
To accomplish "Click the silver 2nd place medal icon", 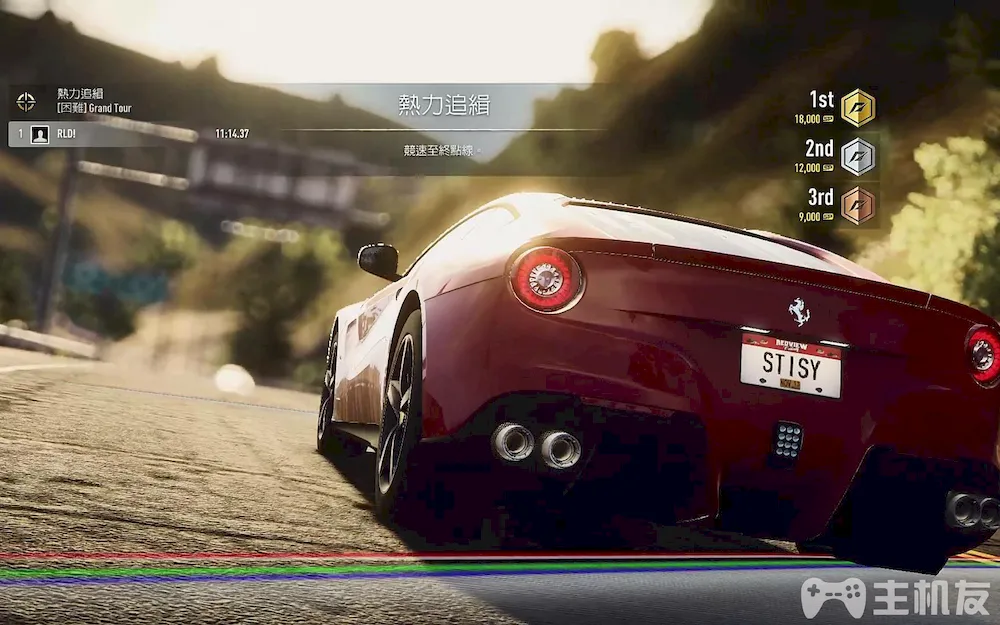I will (x=857, y=156).
